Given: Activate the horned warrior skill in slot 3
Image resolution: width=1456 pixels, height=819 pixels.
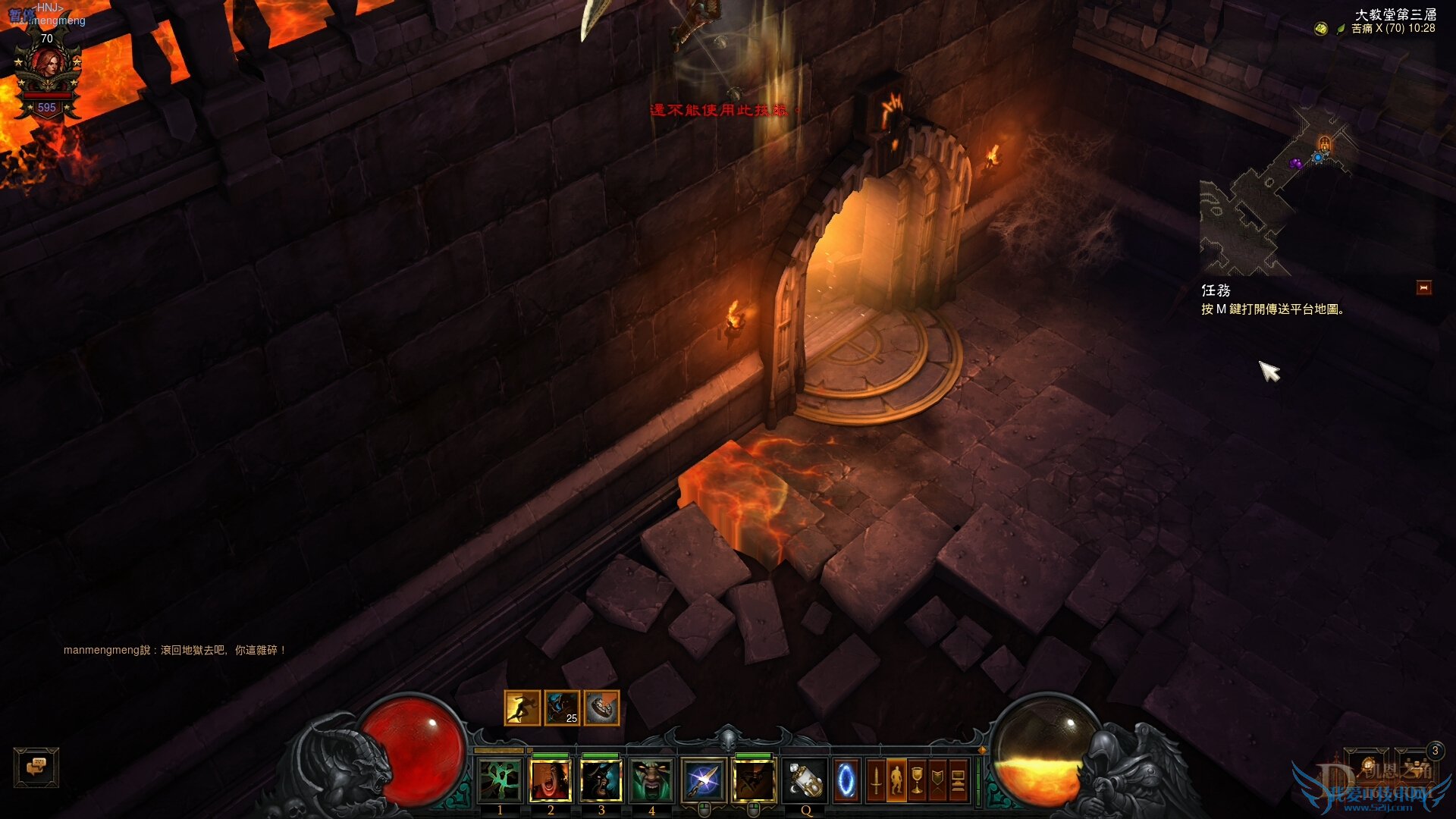Looking at the screenshot, I should (x=601, y=781).
